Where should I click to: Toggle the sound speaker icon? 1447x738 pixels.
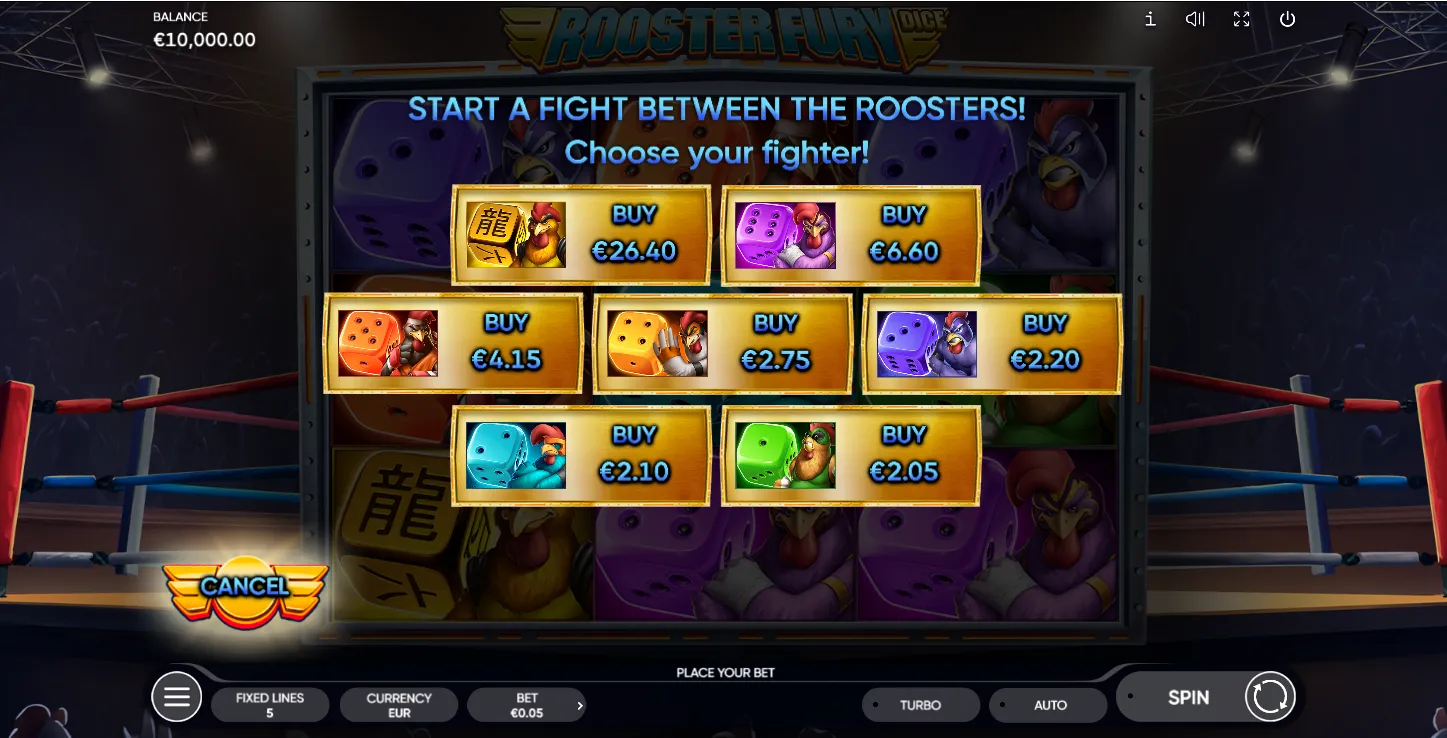tap(1195, 19)
